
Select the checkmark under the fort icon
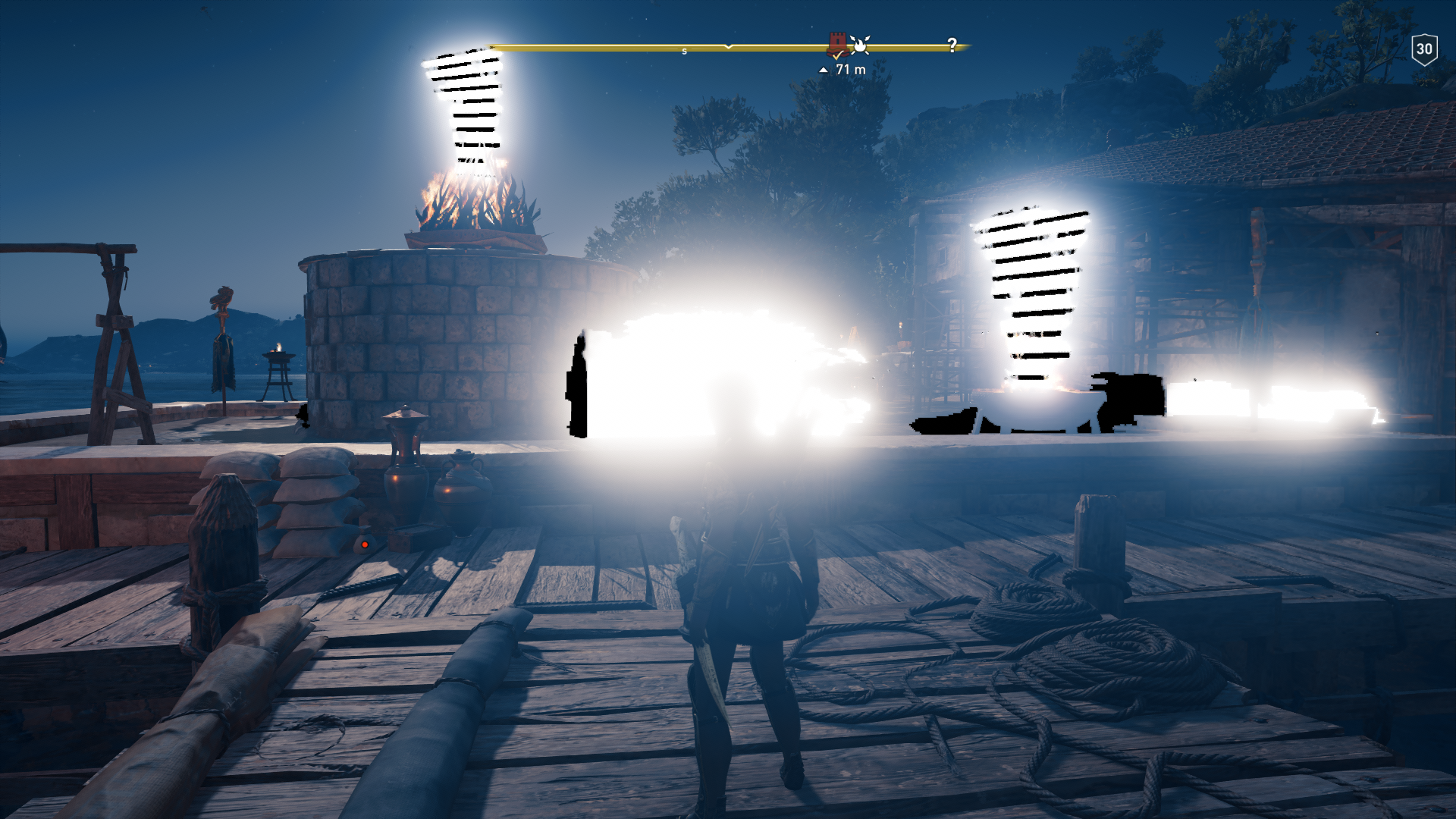(x=836, y=57)
